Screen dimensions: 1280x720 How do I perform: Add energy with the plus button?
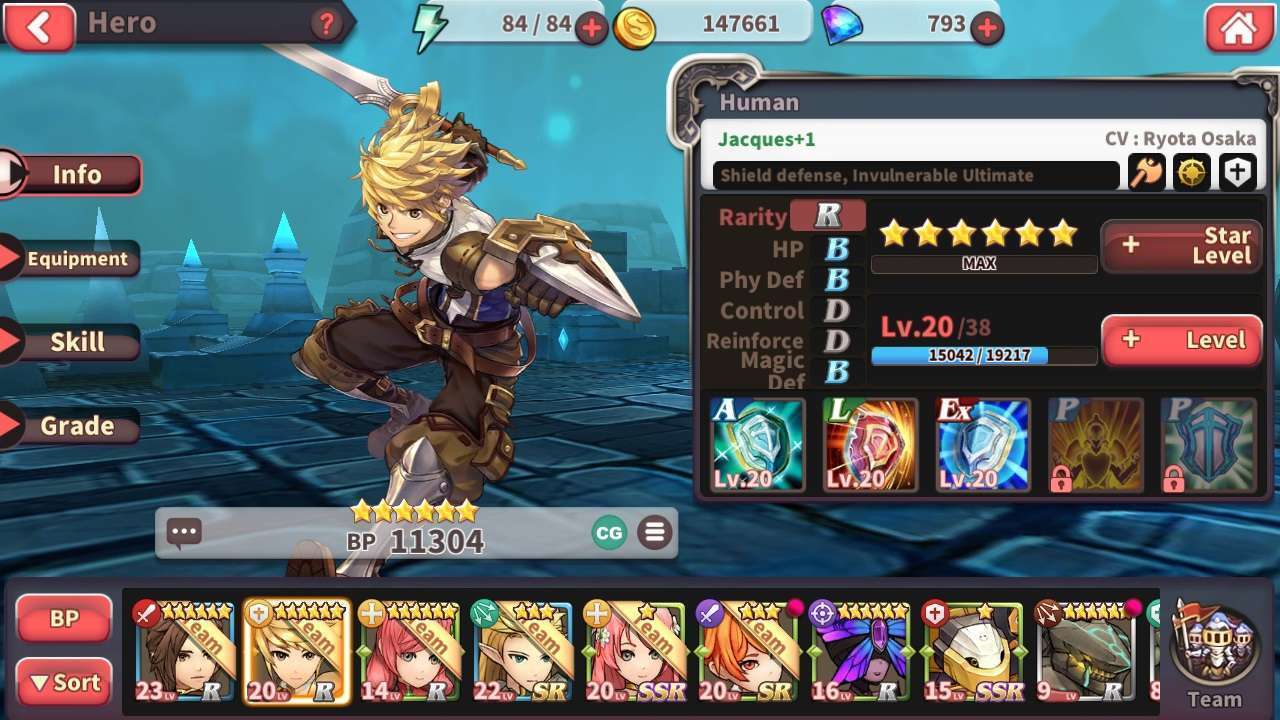point(591,28)
